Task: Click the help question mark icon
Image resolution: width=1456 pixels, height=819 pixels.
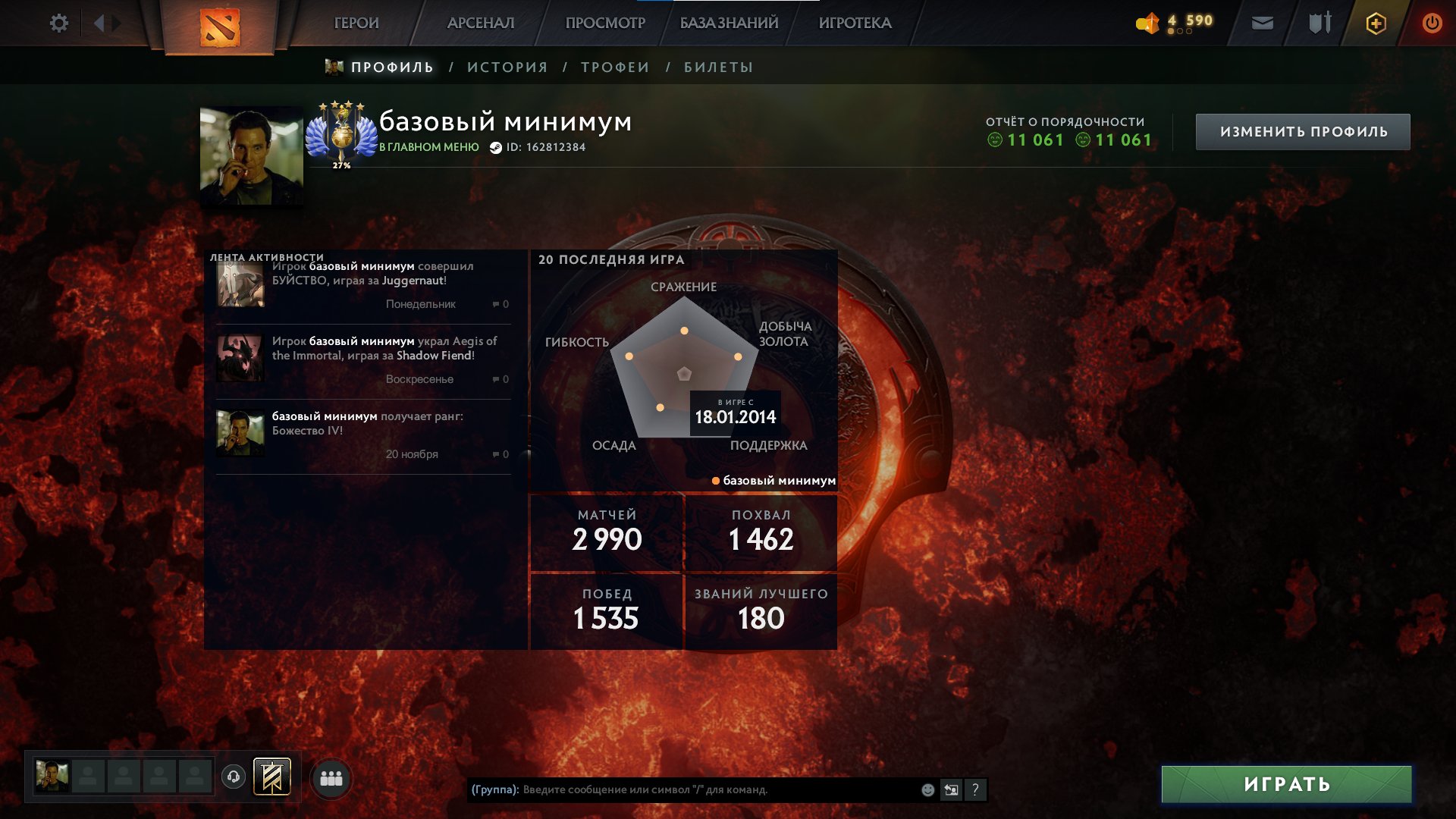Action: pyautogui.click(x=976, y=789)
